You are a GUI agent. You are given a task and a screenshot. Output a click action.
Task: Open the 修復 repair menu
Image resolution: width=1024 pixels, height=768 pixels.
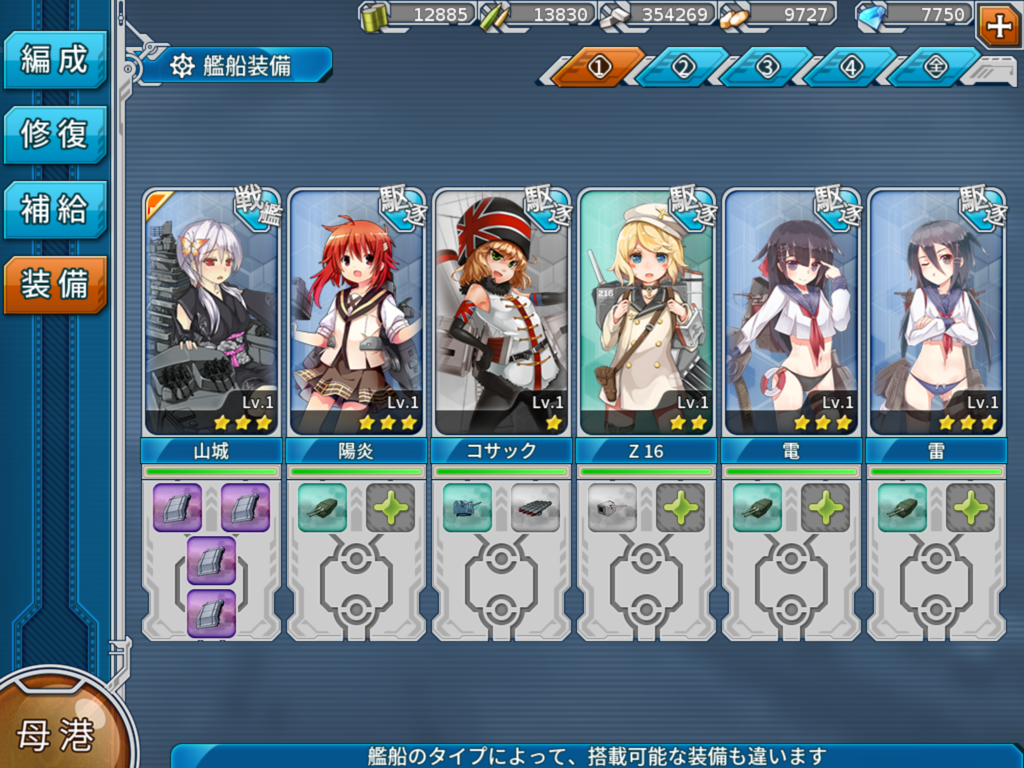coord(55,134)
